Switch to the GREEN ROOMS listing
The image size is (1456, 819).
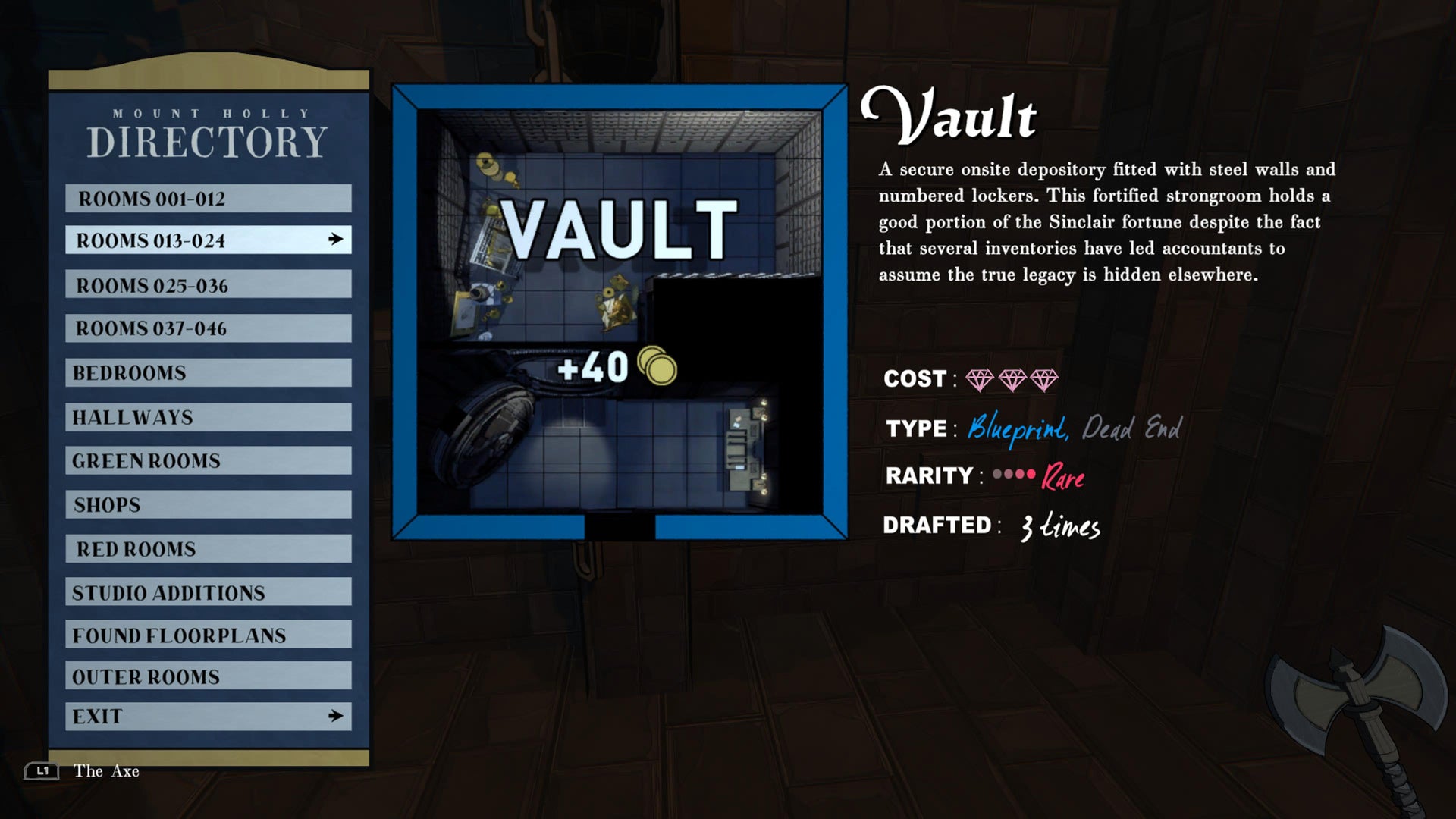tap(209, 460)
